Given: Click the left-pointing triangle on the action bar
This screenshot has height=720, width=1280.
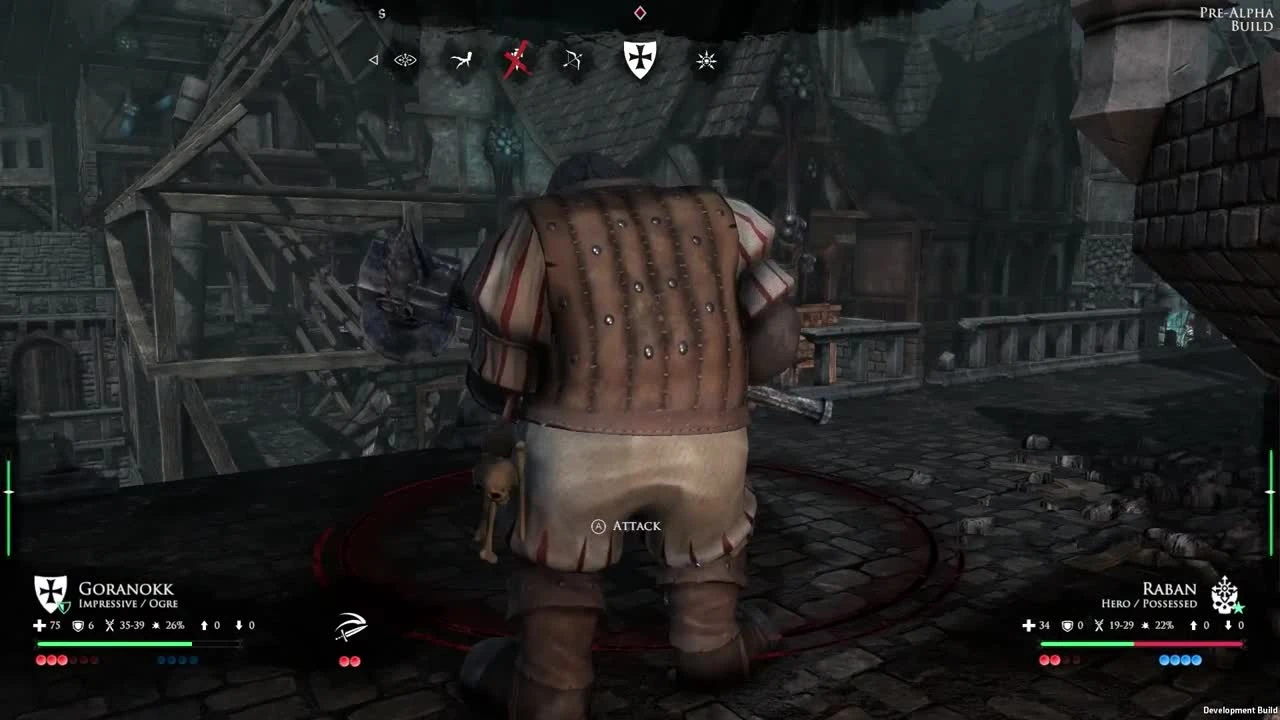Looking at the screenshot, I should click(375, 59).
